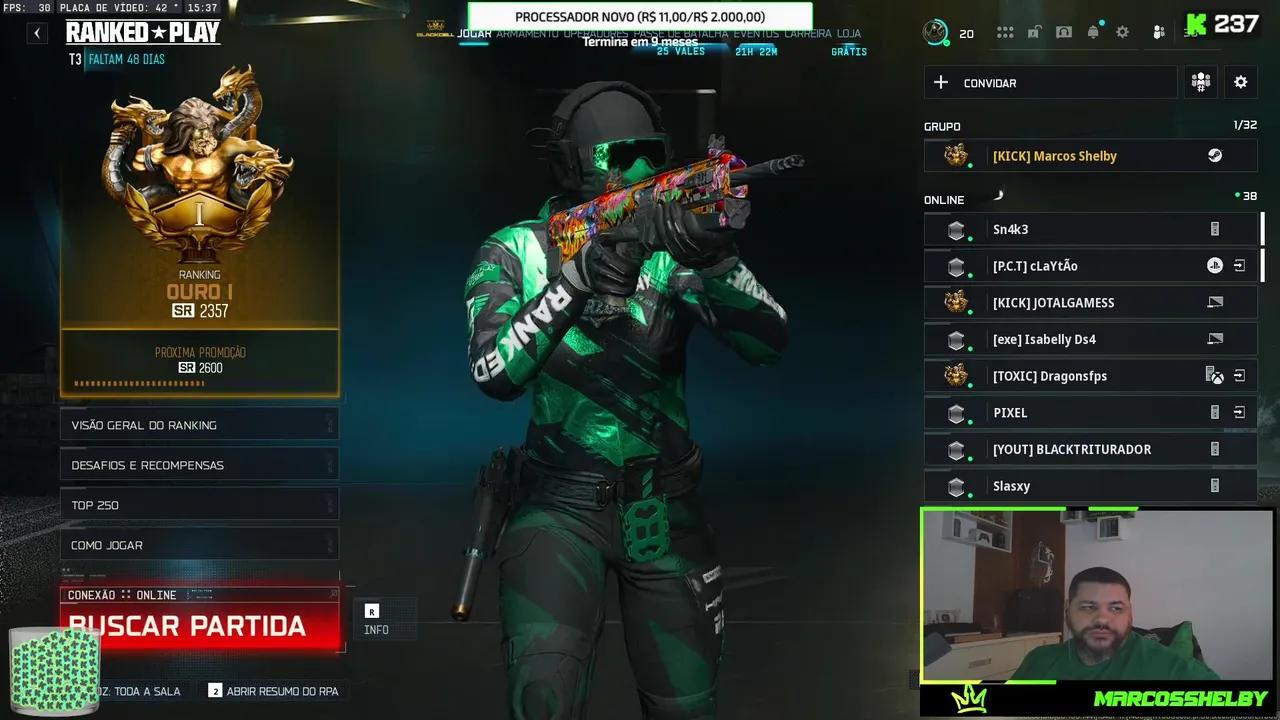Open VISÃO GERAL DO RANKING
Image resolution: width=1280 pixels, height=720 pixels.
click(199, 424)
